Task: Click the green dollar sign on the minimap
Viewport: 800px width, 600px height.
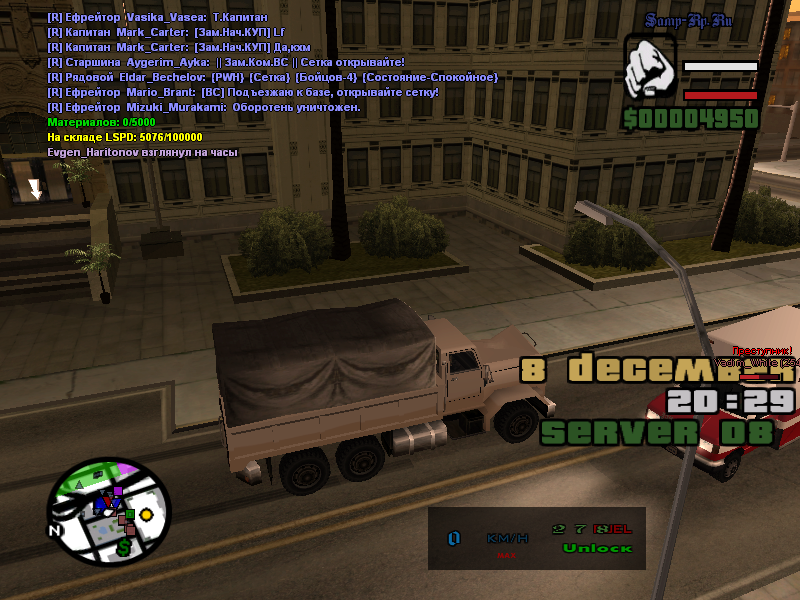Action: pos(122,548)
